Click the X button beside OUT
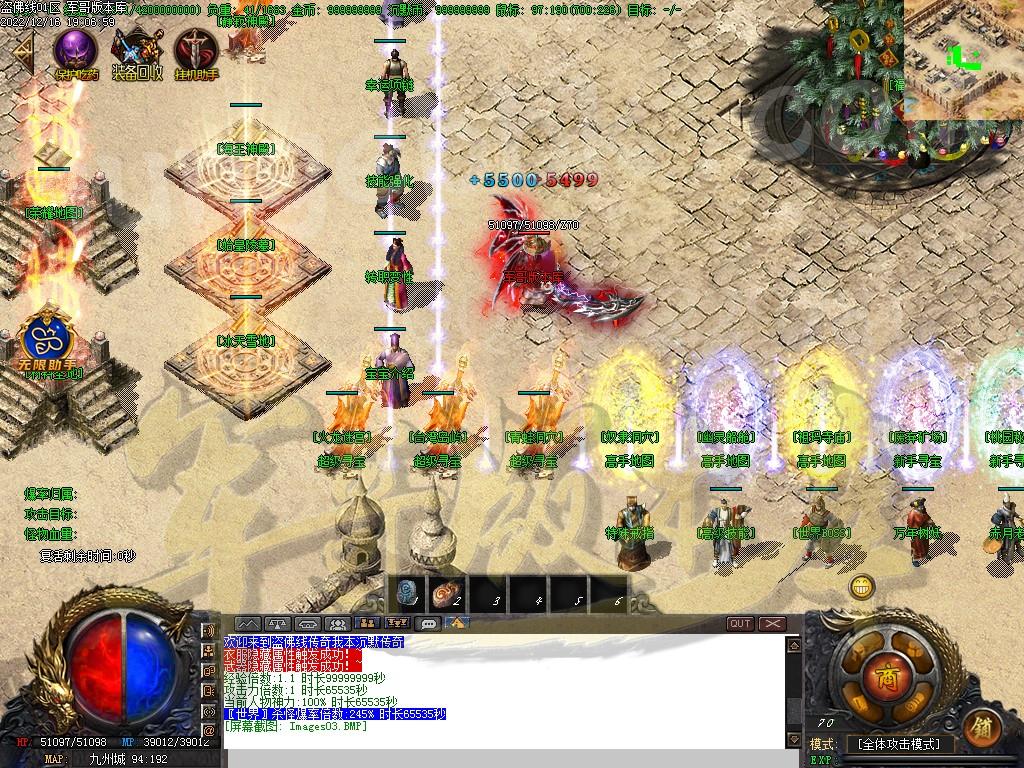The height and width of the screenshot is (768, 1024). pyautogui.click(x=772, y=624)
